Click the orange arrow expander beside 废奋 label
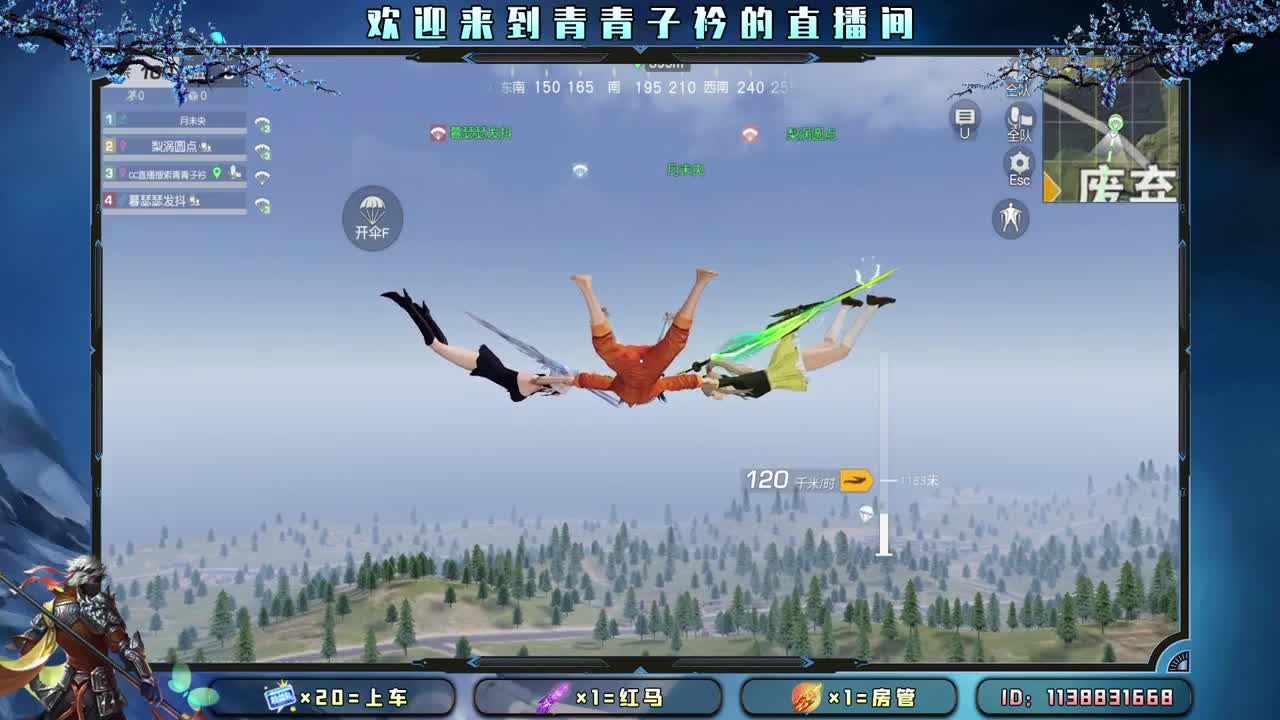 click(x=1048, y=185)
